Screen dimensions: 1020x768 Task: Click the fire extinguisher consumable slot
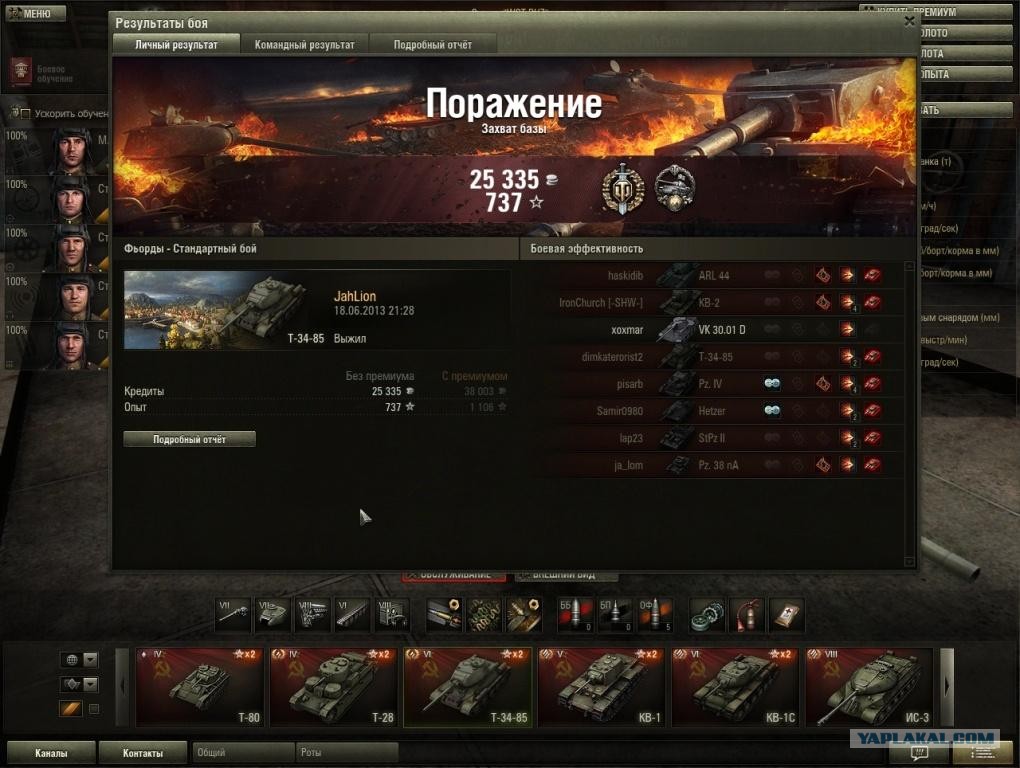tap(747, 615)
